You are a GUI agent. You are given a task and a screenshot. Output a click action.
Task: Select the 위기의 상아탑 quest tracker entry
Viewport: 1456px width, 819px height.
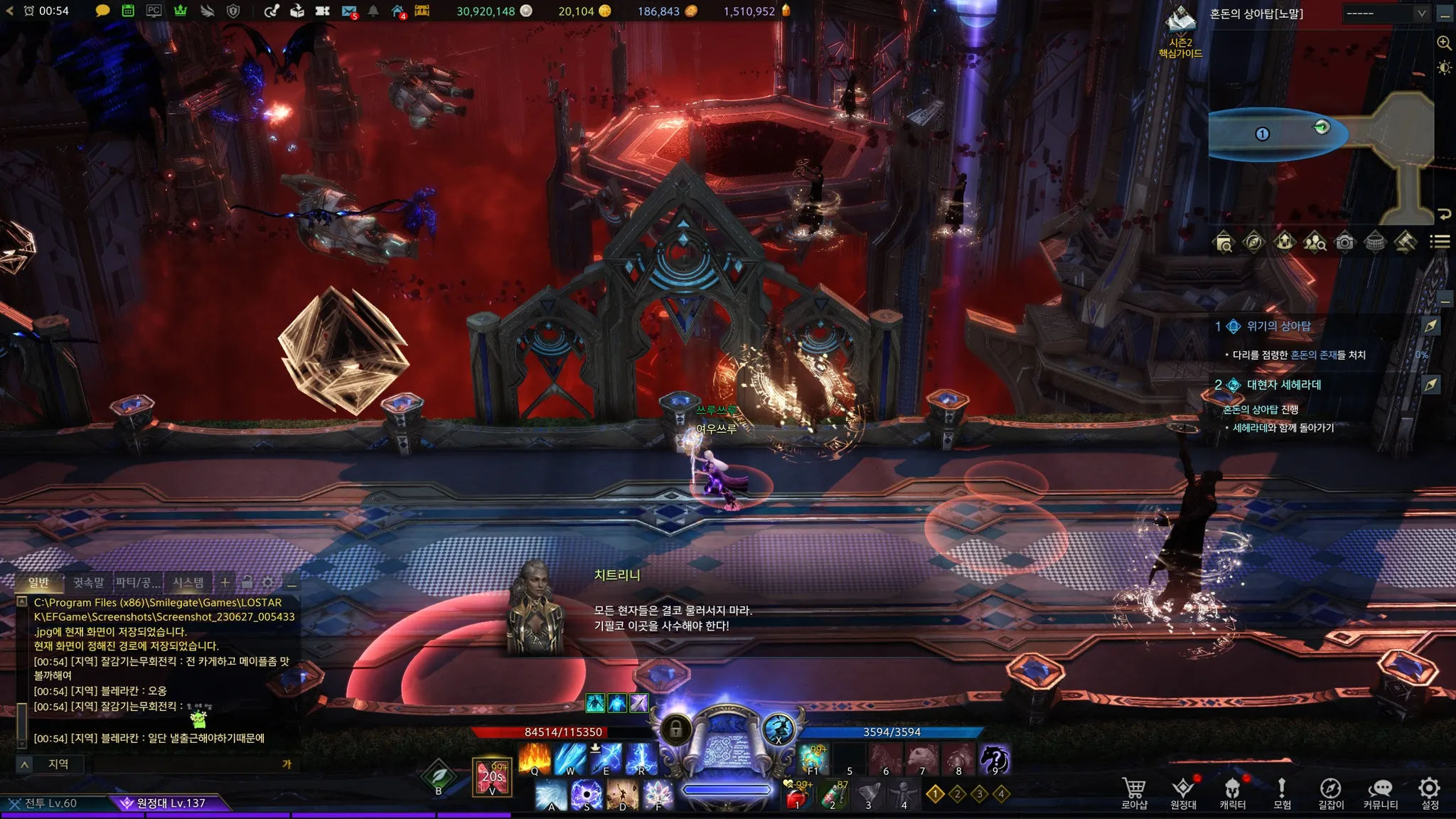[1278, 326]
